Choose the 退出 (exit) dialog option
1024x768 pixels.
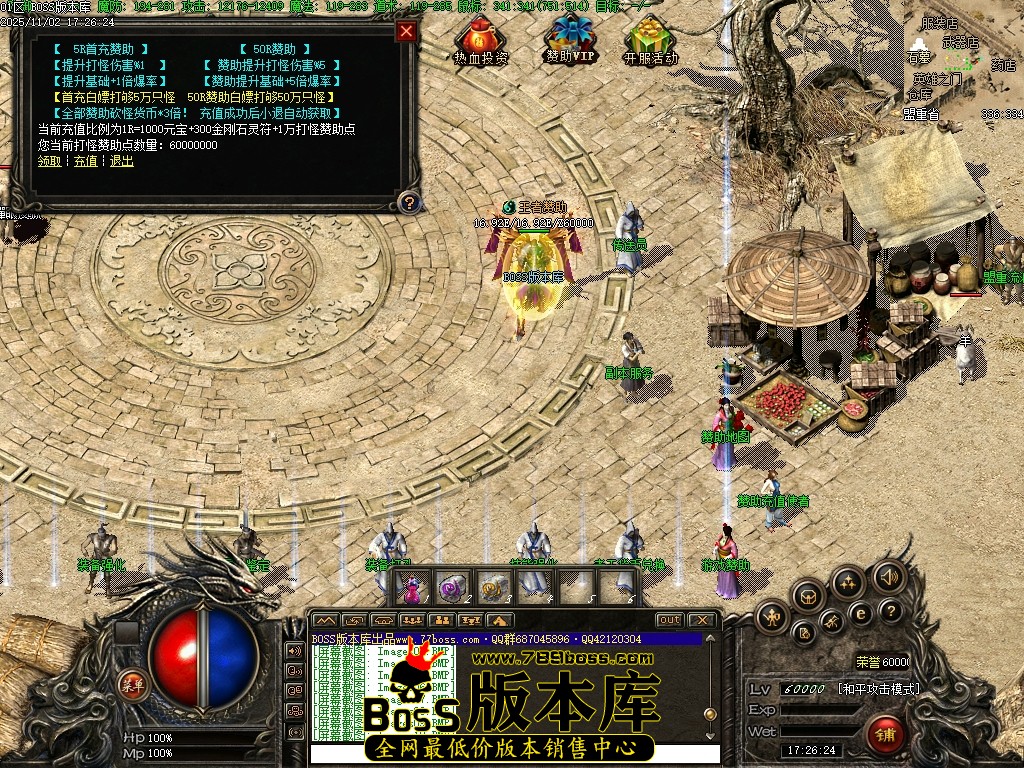point(121,161)
